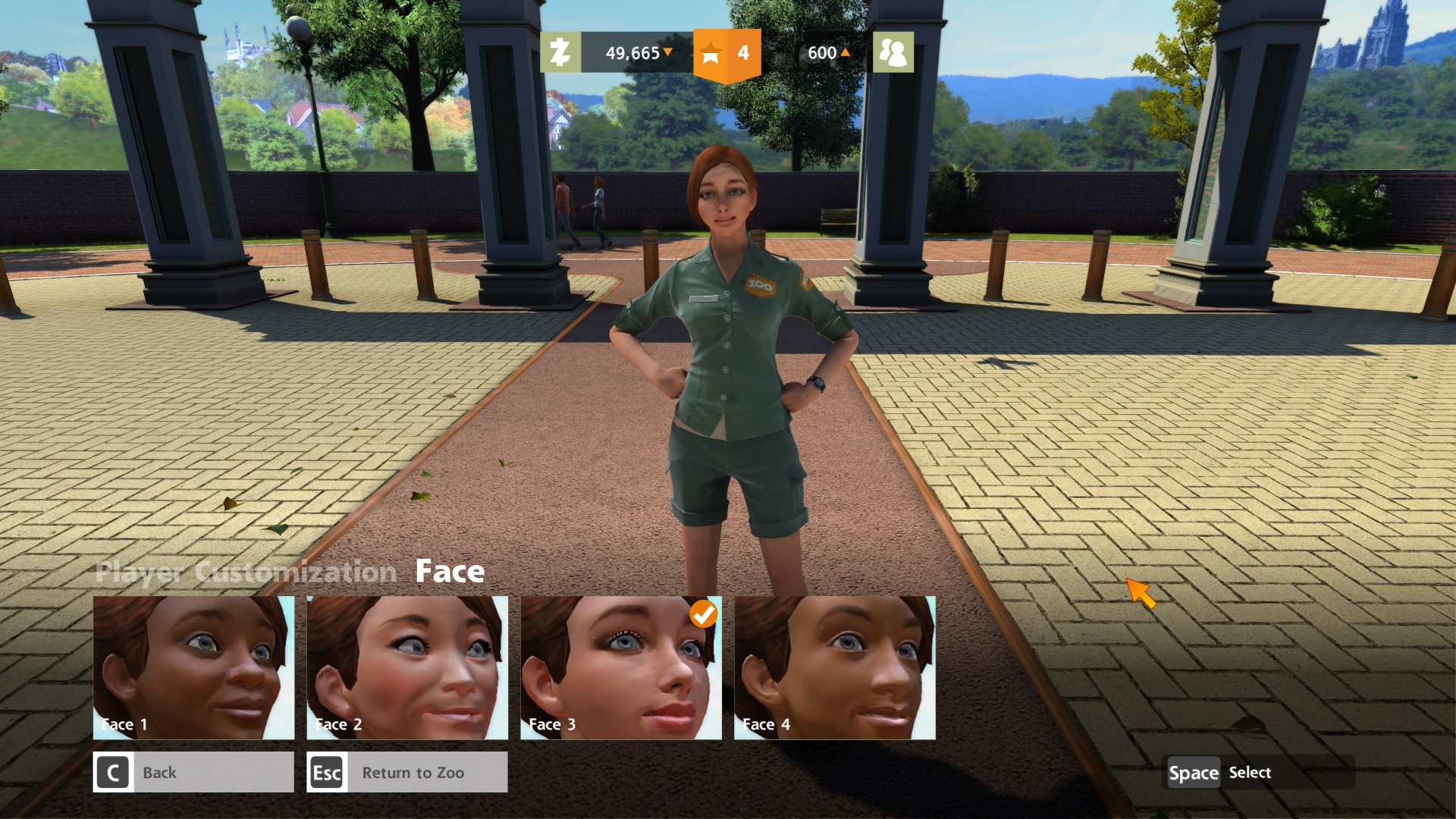Select the Face 2 option

click(x=407, y=667)
